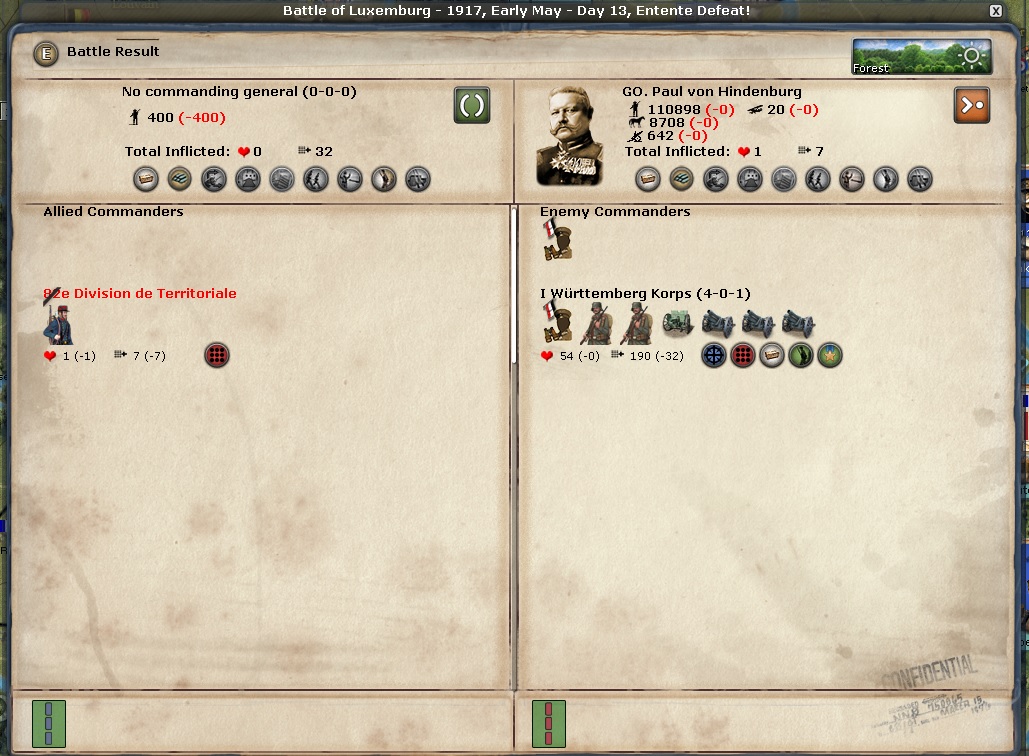Click the red bars indicator at bottom right
Image resolution: width=1029 pixels, height=756 pixels.
click(547, 722)
